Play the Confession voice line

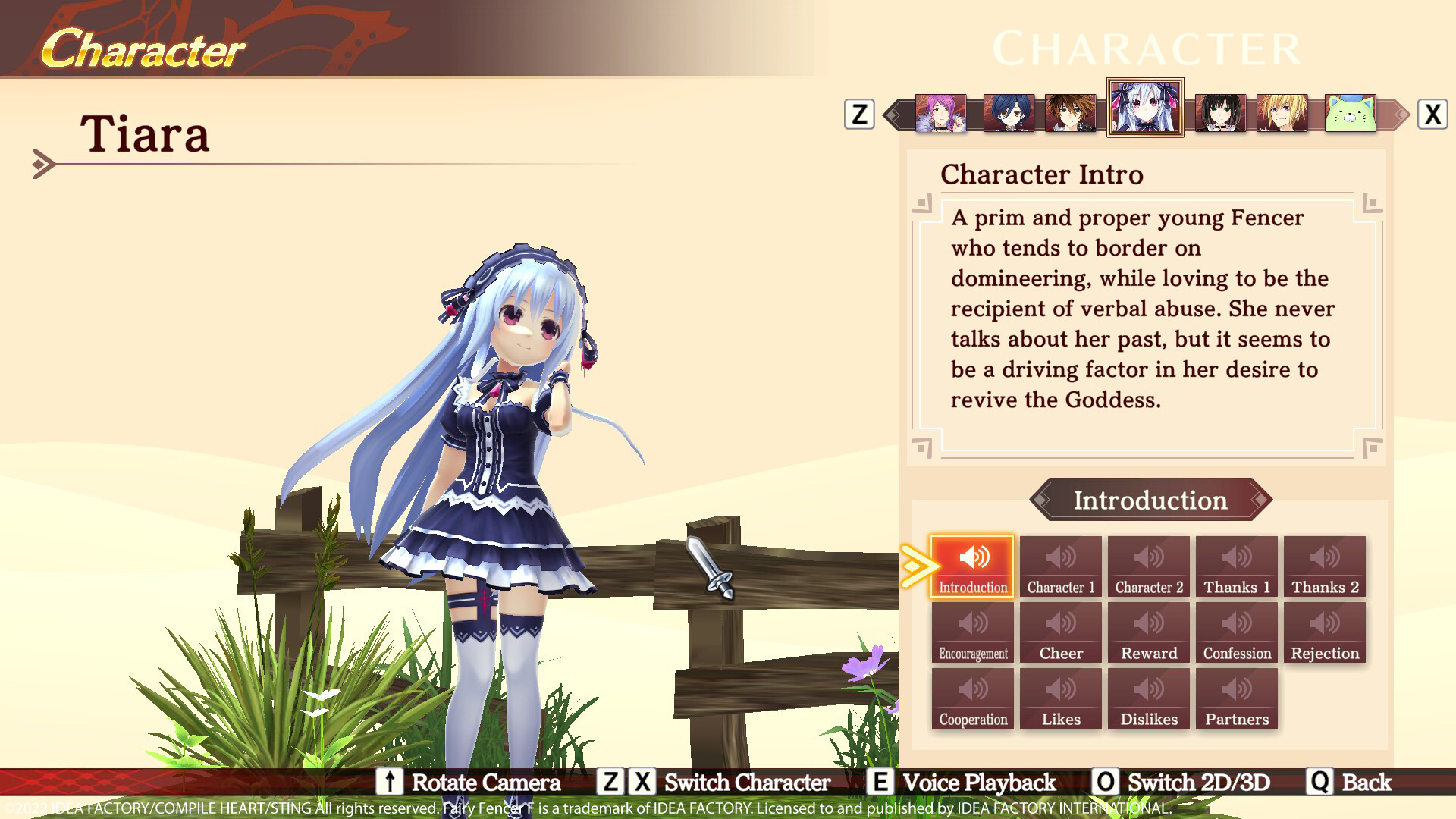[x=1236, y=632]
